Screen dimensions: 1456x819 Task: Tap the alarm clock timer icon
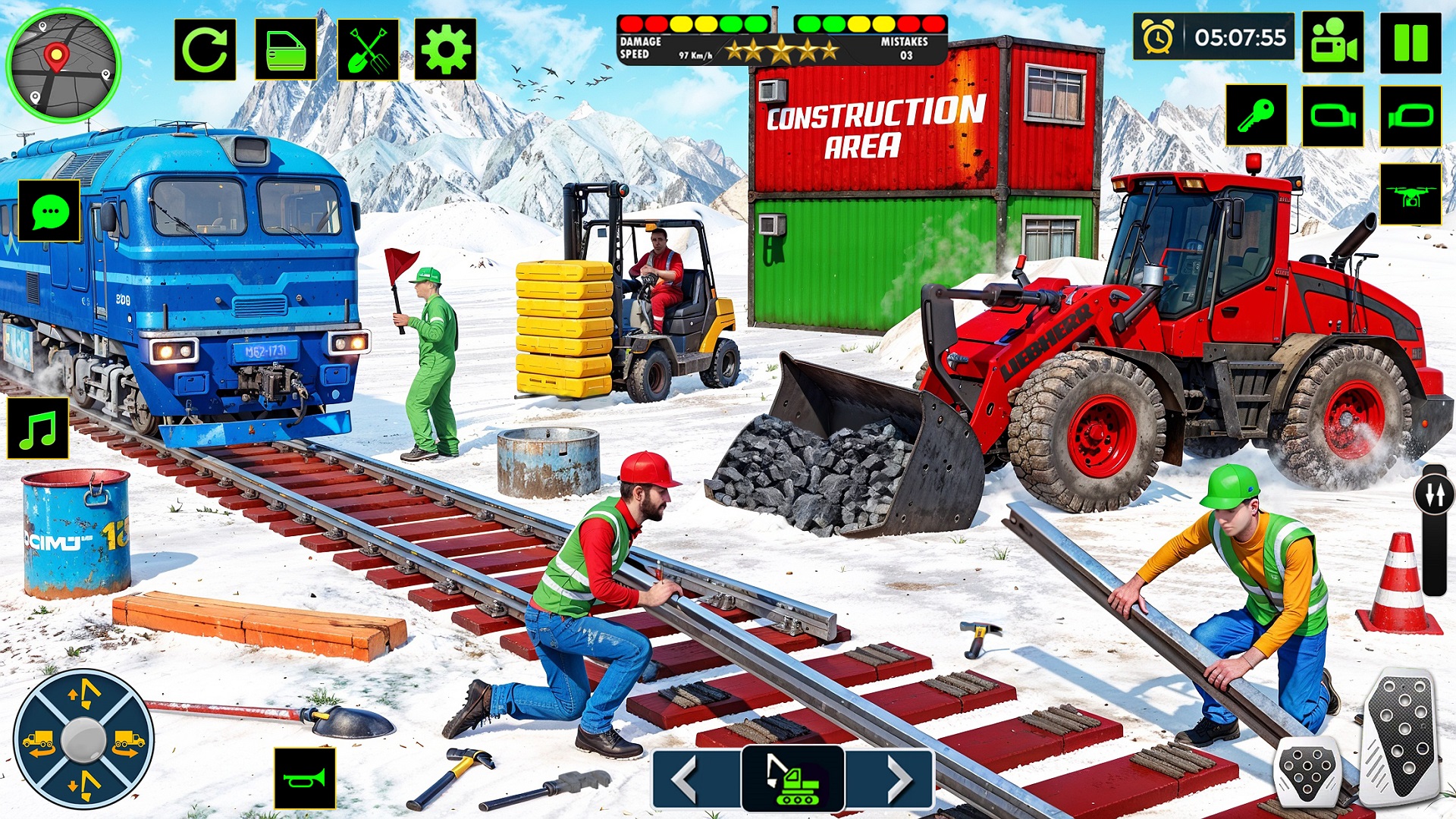click(x=1158, y=38)
